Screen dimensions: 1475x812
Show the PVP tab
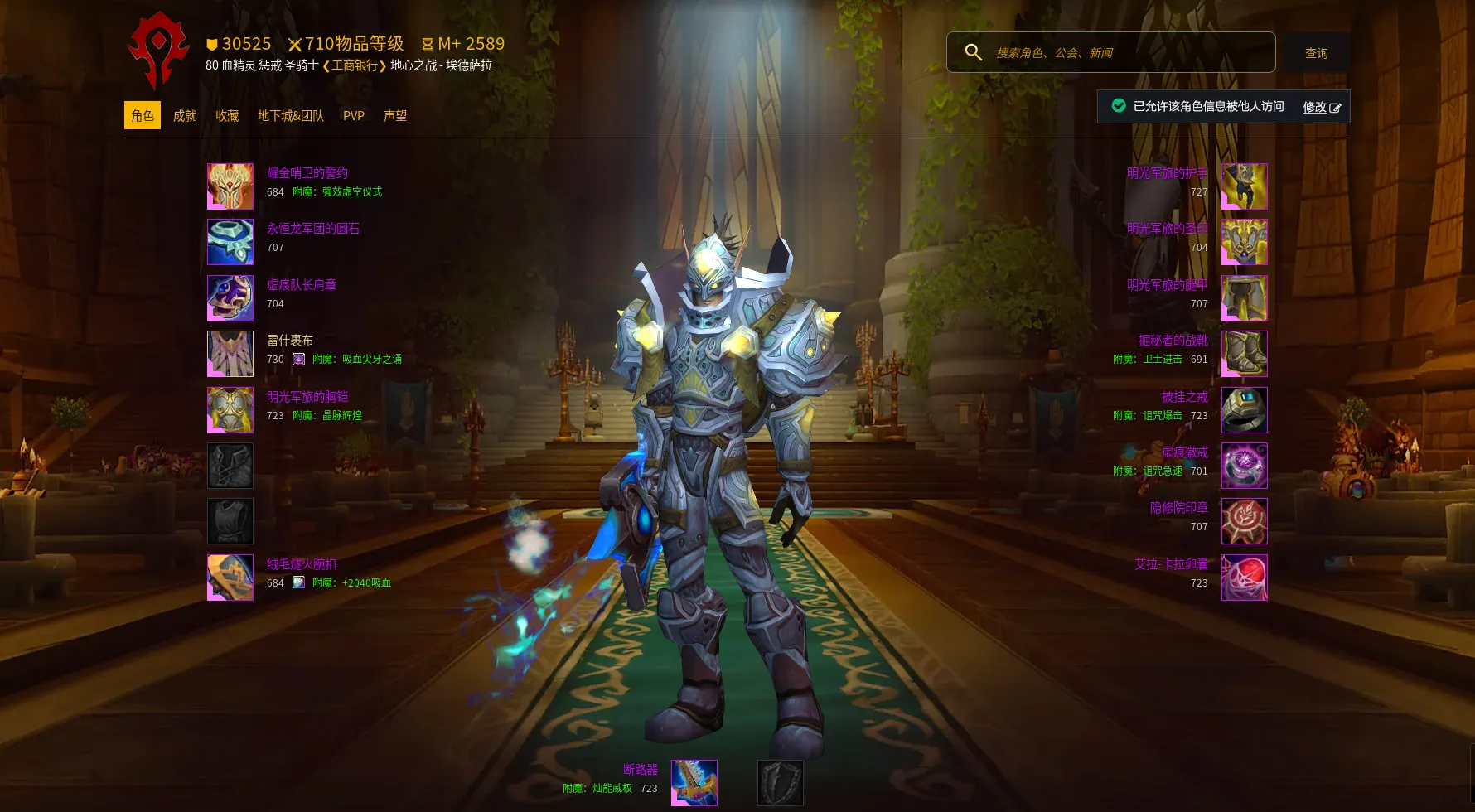click(354, 116)
